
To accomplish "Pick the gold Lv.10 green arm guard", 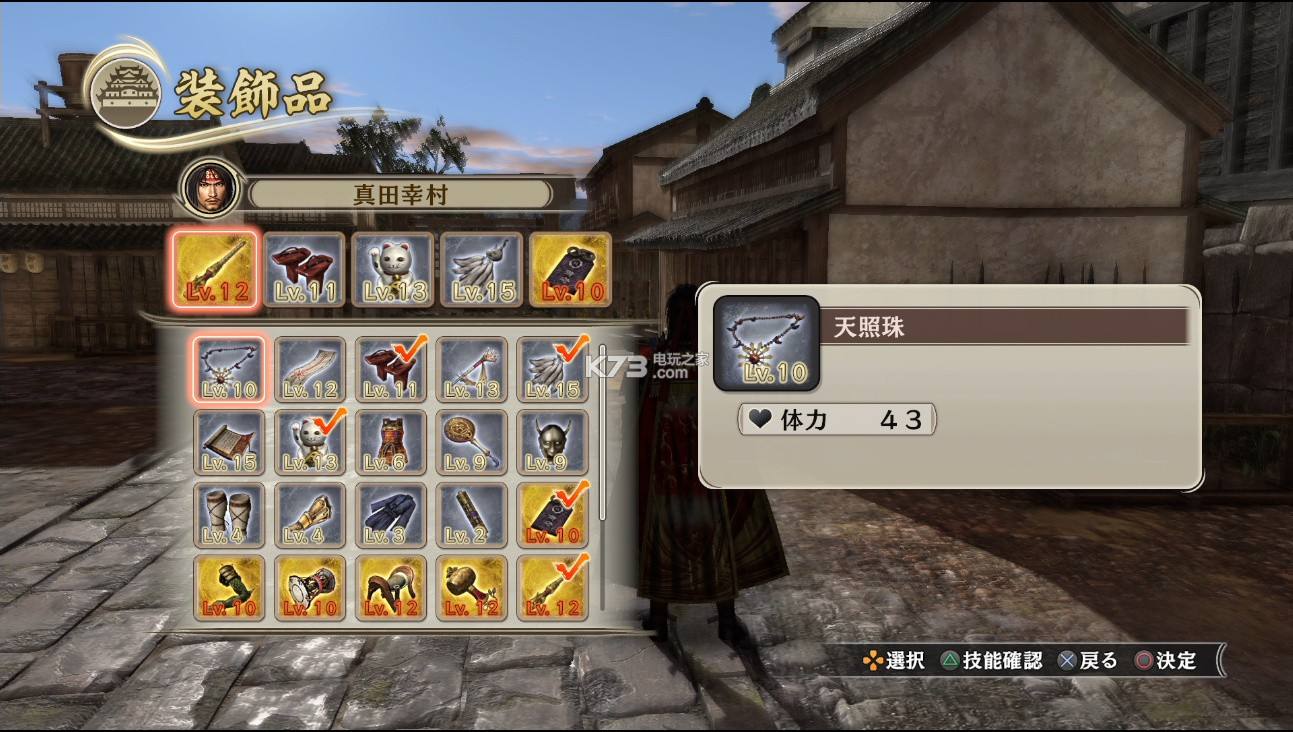I will (230, 587).
